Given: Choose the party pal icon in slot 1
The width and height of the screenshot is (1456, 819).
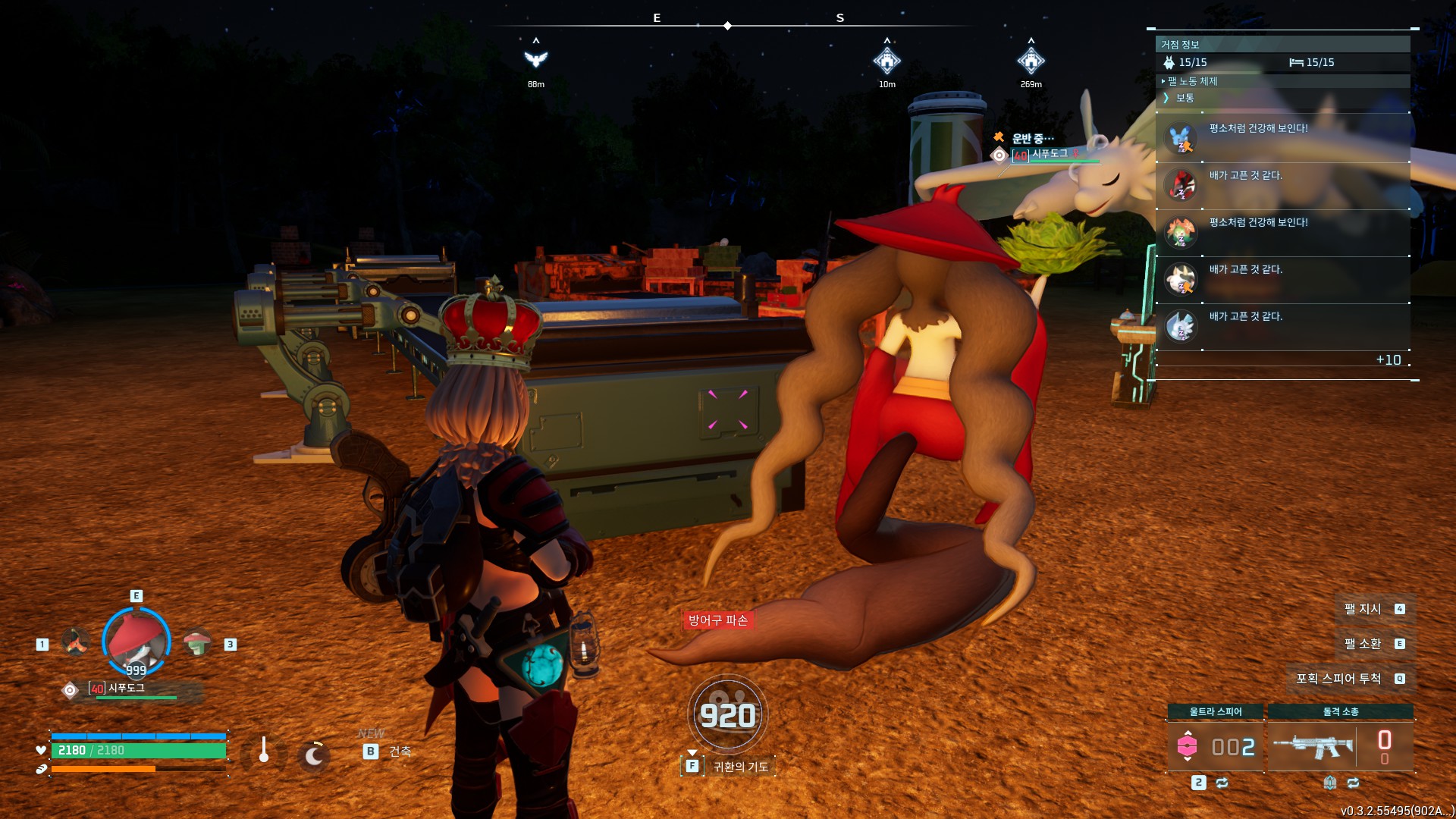Looking at the screenshot, I should (x=75, y=642).
